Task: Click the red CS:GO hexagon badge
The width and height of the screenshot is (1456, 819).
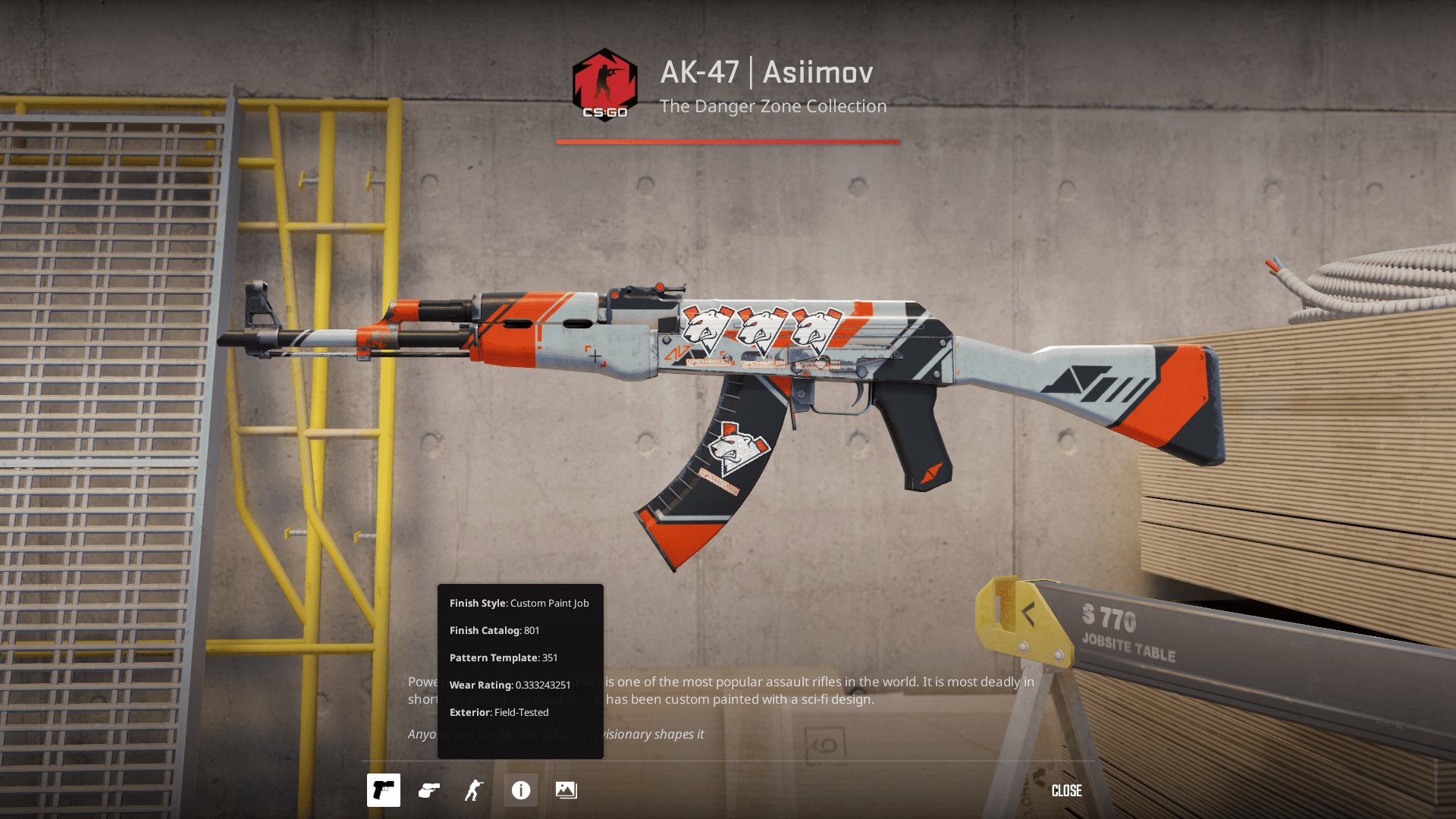Action: tap(603, 83)
